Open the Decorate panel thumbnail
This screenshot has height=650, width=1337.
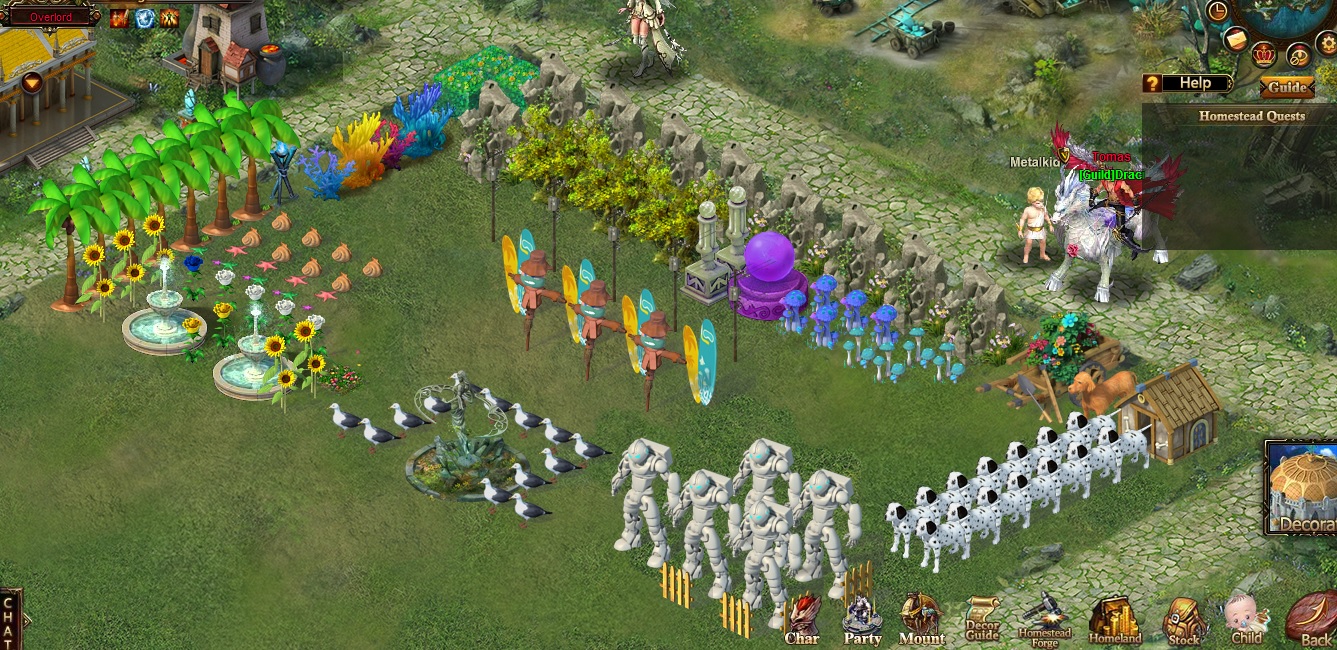[1303, 489]
